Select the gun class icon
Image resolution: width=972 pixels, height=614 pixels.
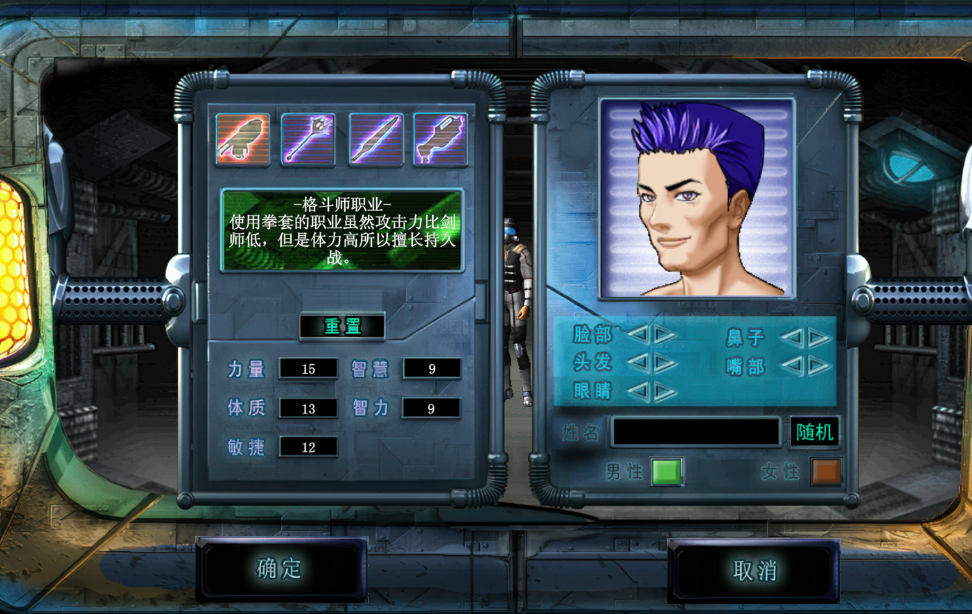(x=440, y=139)
